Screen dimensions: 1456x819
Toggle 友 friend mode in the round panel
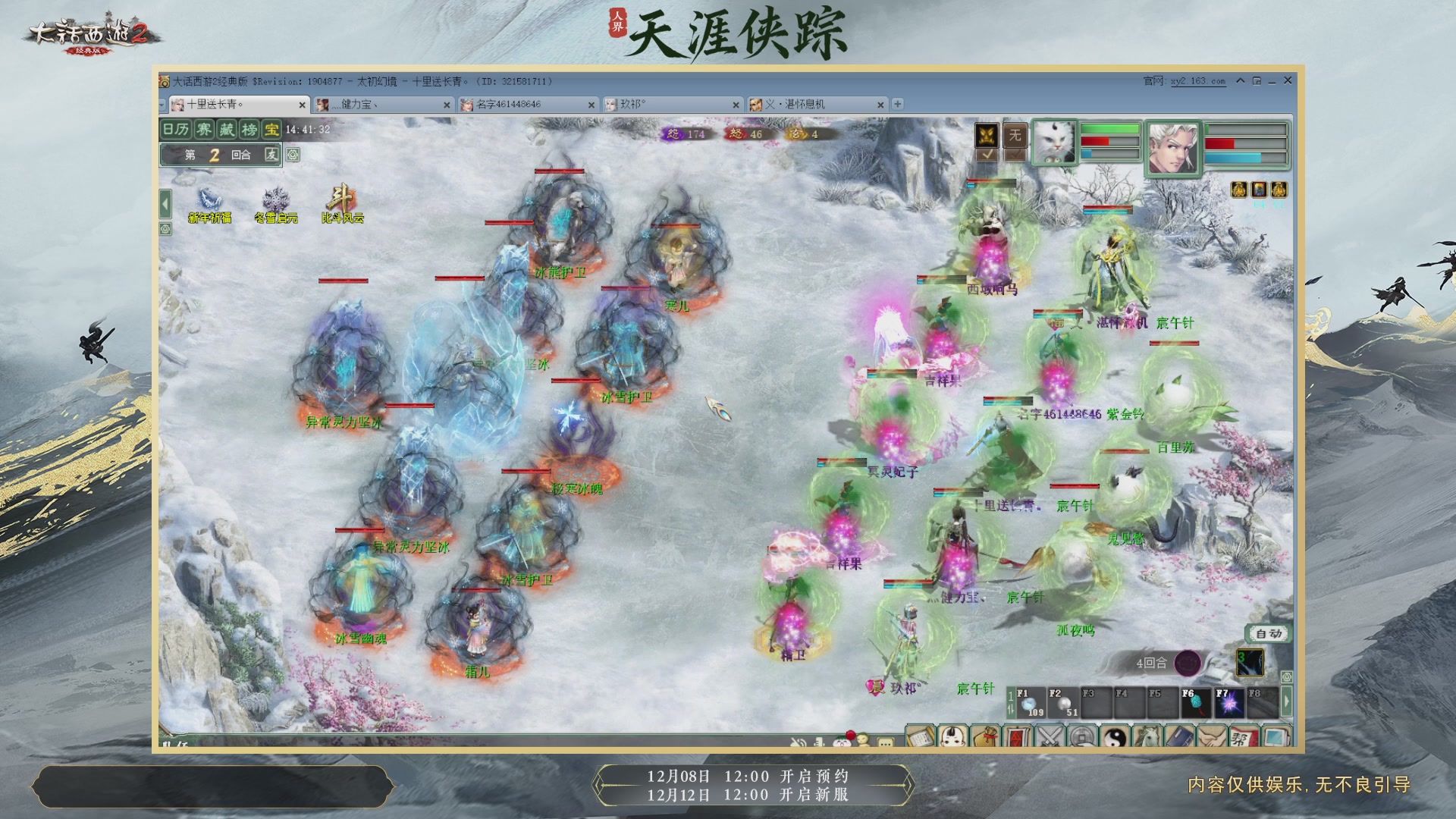[x=272, y=155]
